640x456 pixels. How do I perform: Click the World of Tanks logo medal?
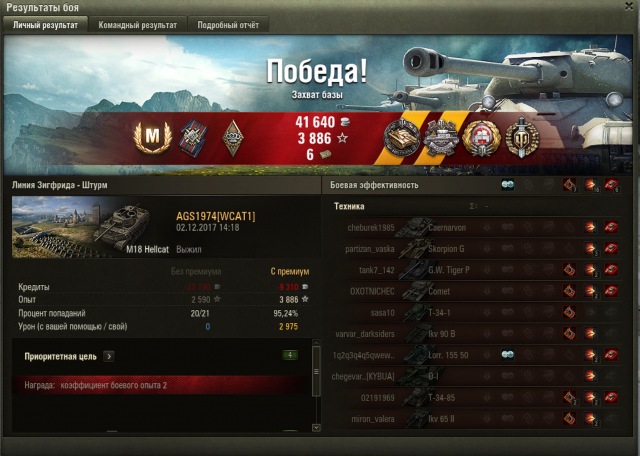(x=520, y=137)
